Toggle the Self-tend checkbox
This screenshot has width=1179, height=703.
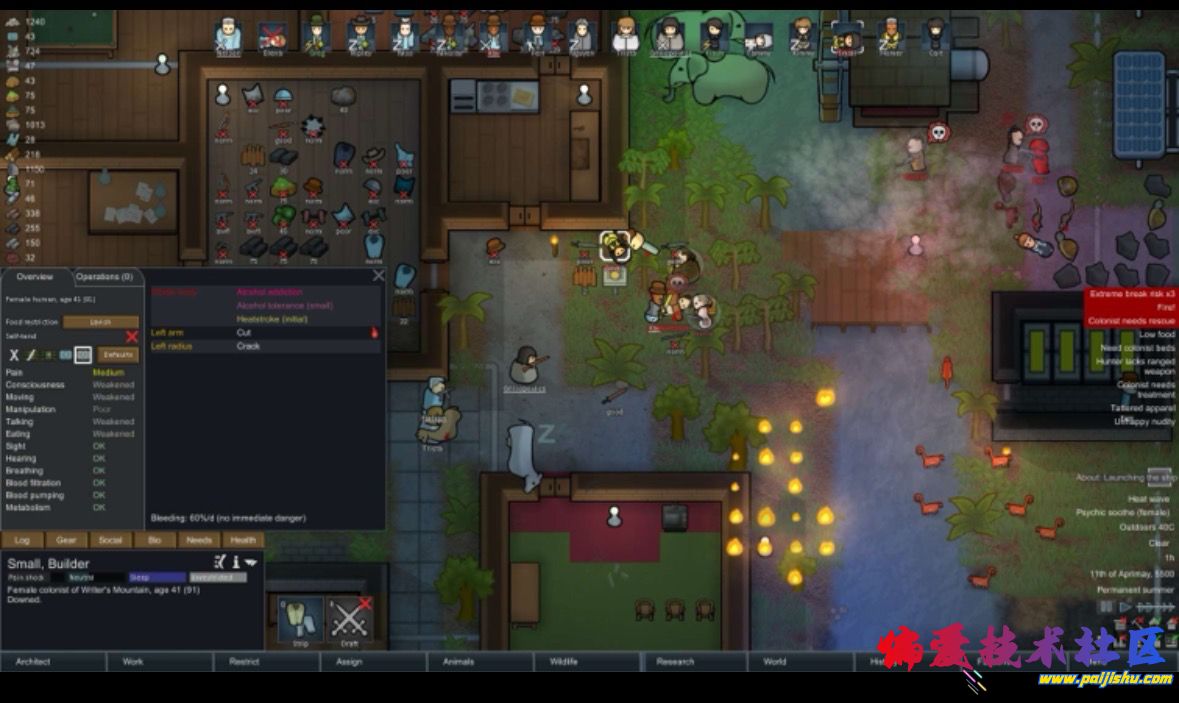tap(131, 338)
